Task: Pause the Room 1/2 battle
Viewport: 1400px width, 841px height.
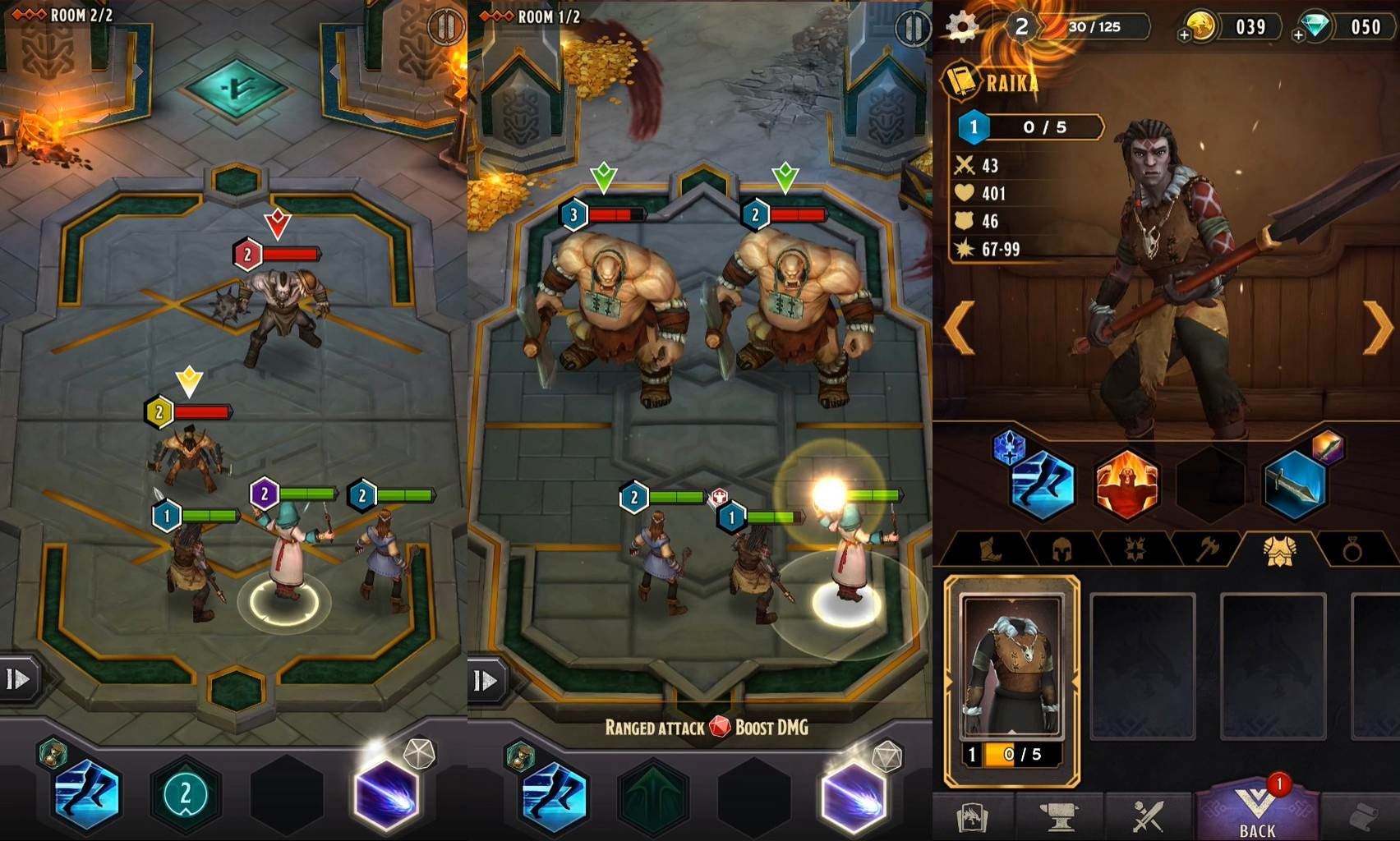Action: (912, 29)
